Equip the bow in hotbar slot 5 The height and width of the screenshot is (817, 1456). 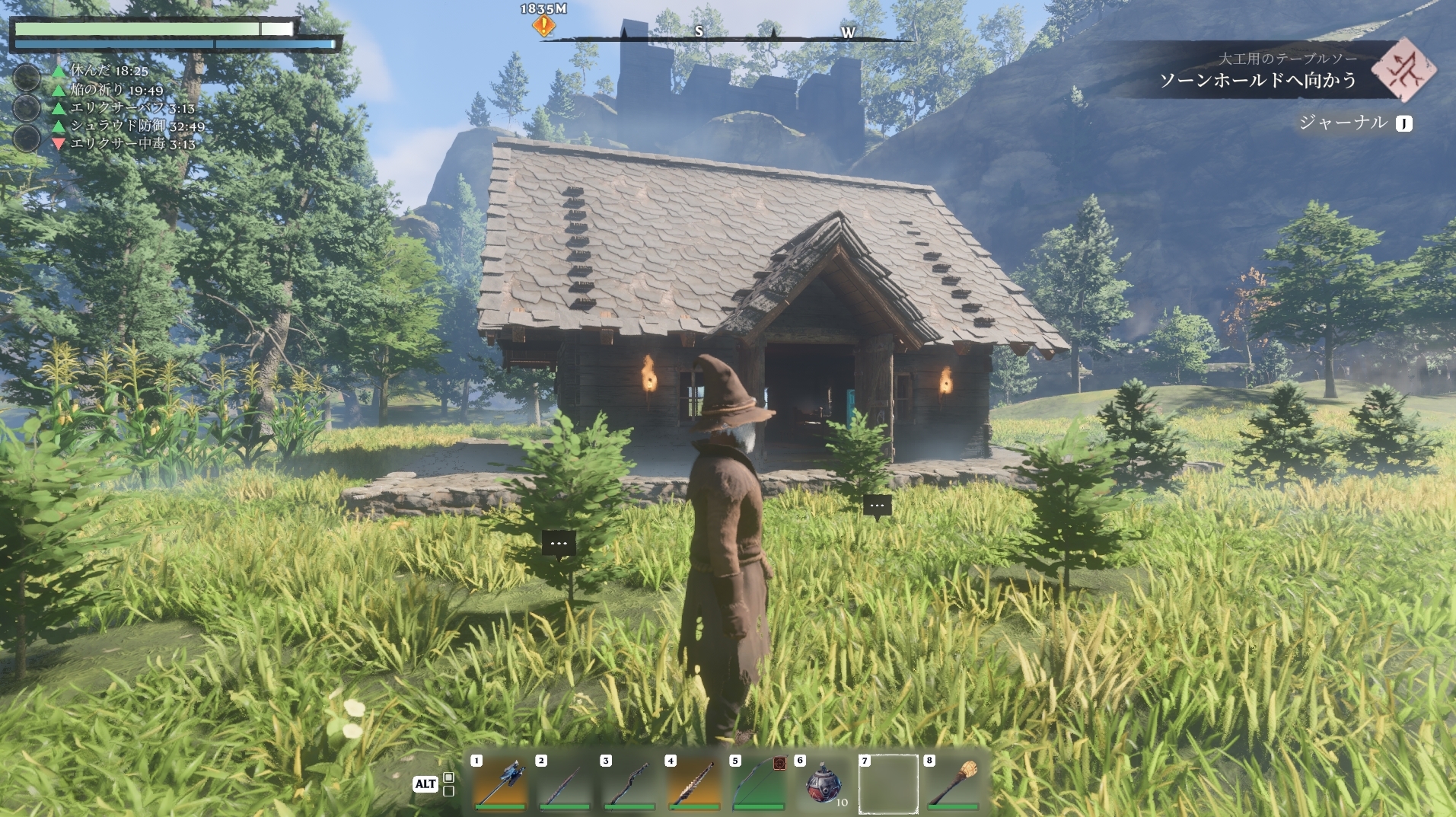(x=758, y=783)
